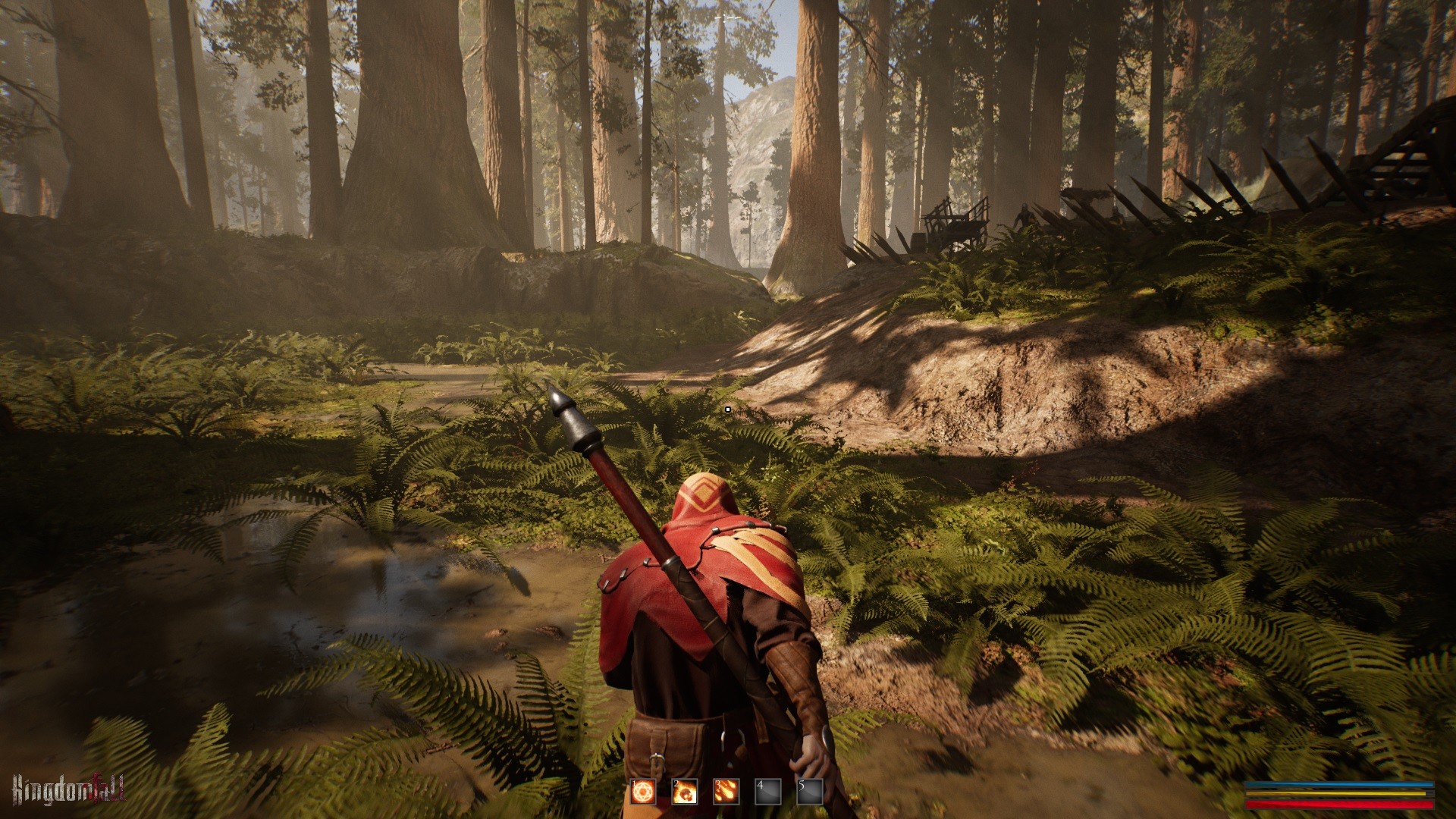This screenshot has height=819, width=1456.
Task: Click the yellow stamina bar
Action: point(1335,794)
